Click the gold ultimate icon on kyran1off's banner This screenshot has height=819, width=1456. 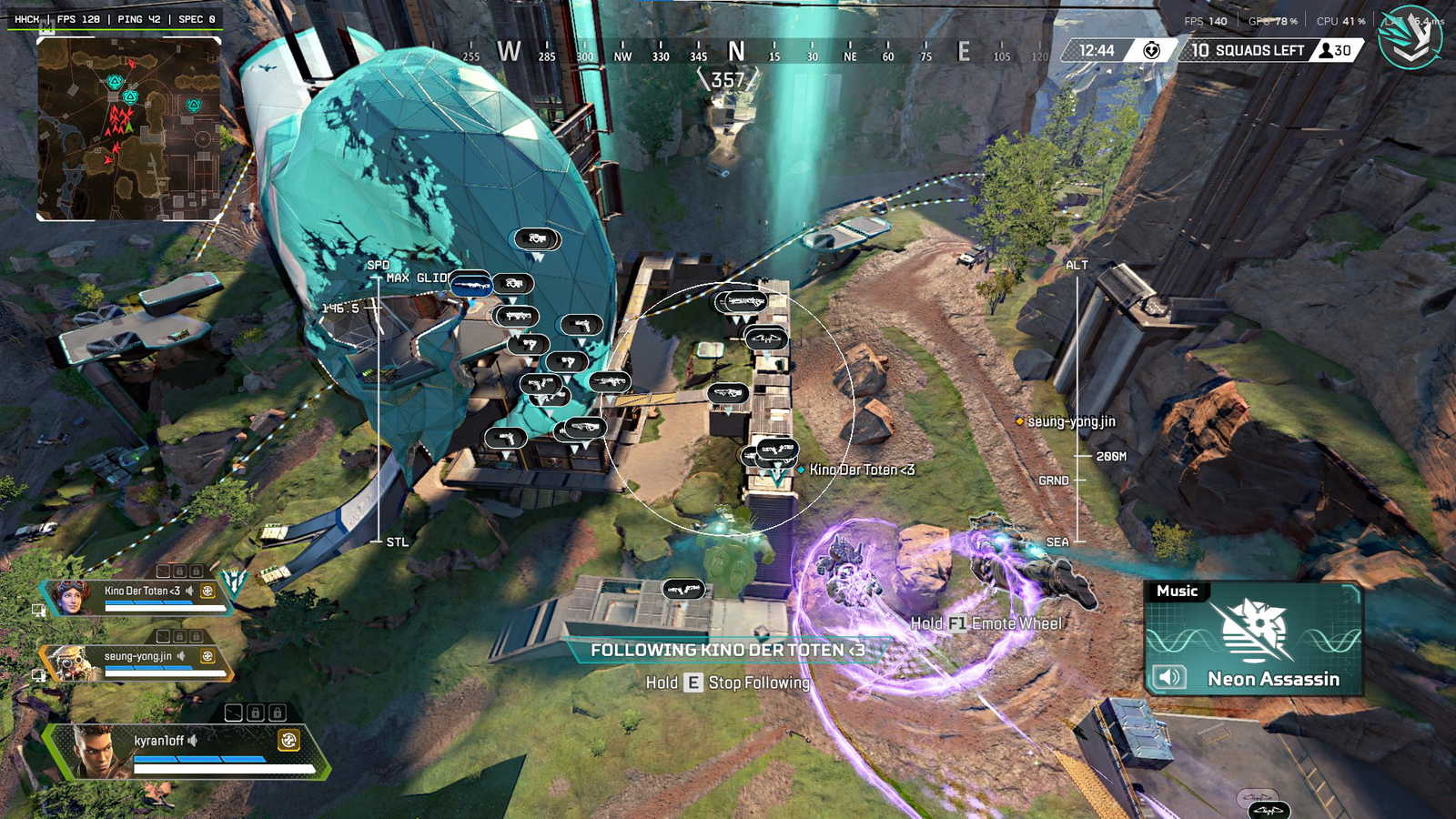[x=289, y=740]
